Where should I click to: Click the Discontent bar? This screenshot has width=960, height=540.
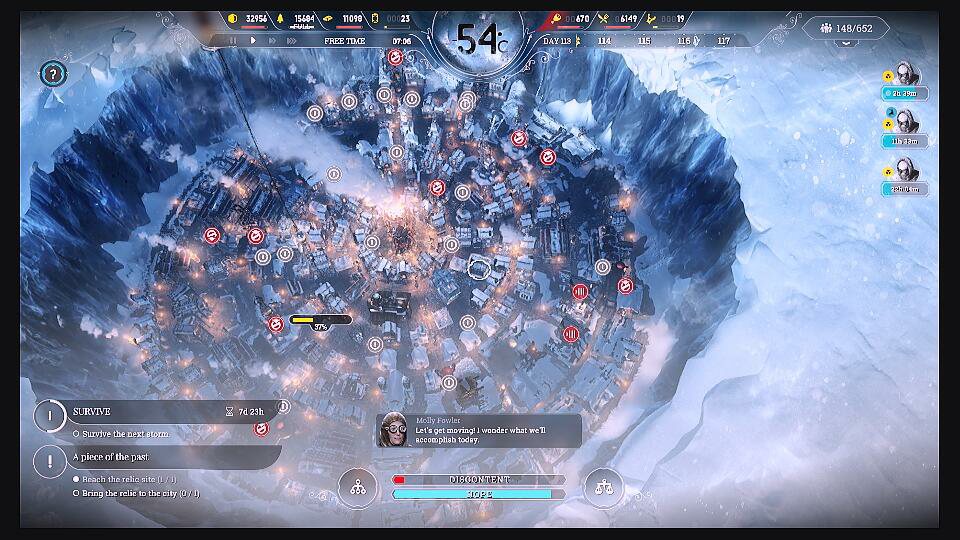[478, 480]
